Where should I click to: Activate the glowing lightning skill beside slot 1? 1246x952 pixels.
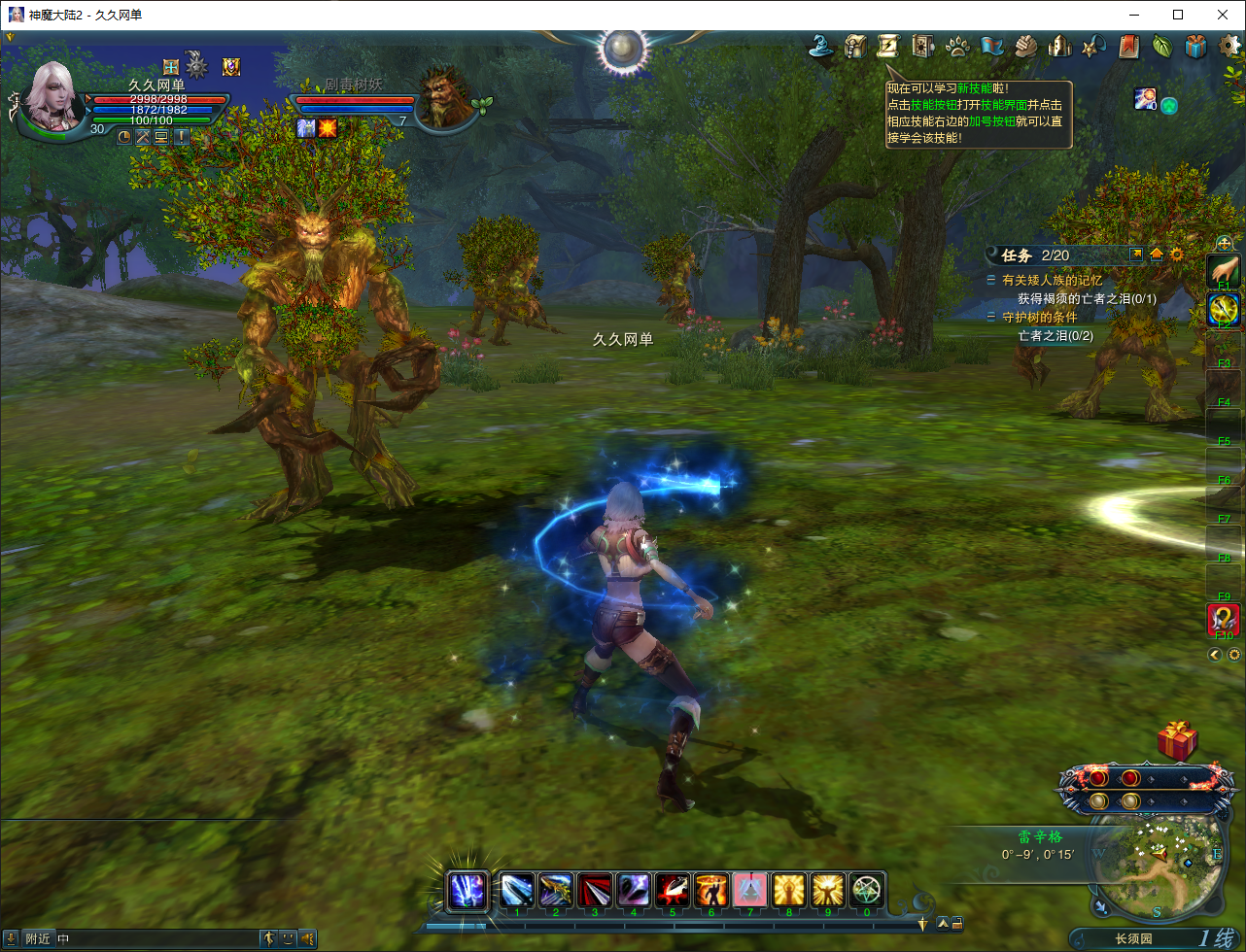(467, 890)
